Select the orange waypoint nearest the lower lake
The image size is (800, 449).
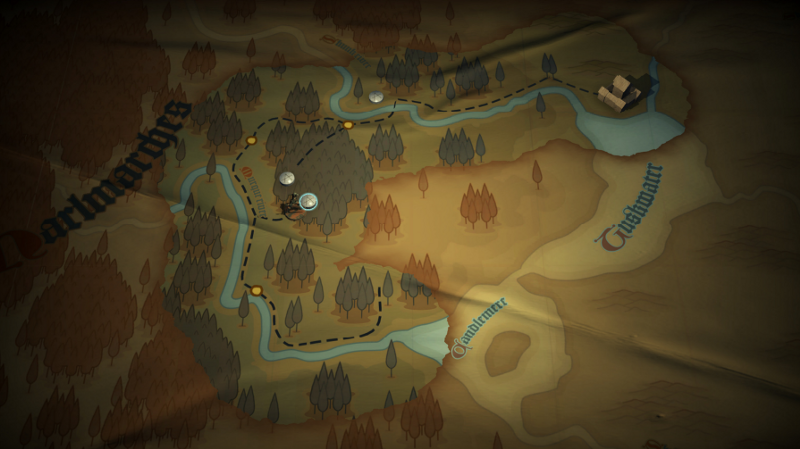coord(257,291)
